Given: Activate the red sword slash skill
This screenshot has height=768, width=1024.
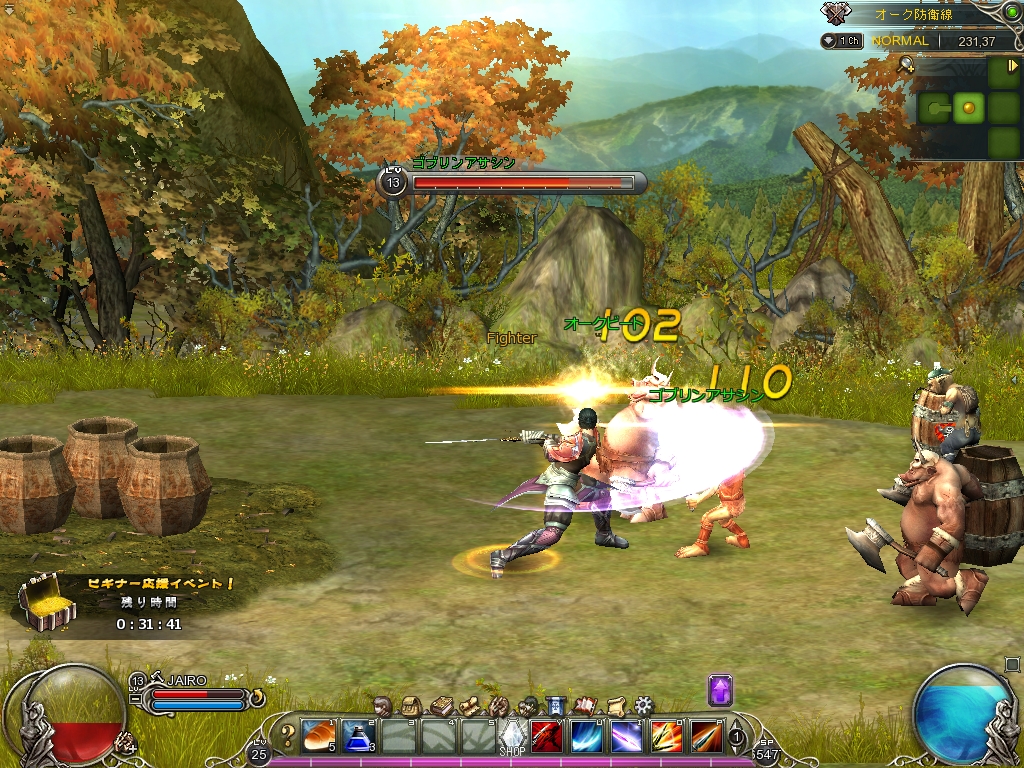Looking at the screenshot, I should (x=546, y=737).
